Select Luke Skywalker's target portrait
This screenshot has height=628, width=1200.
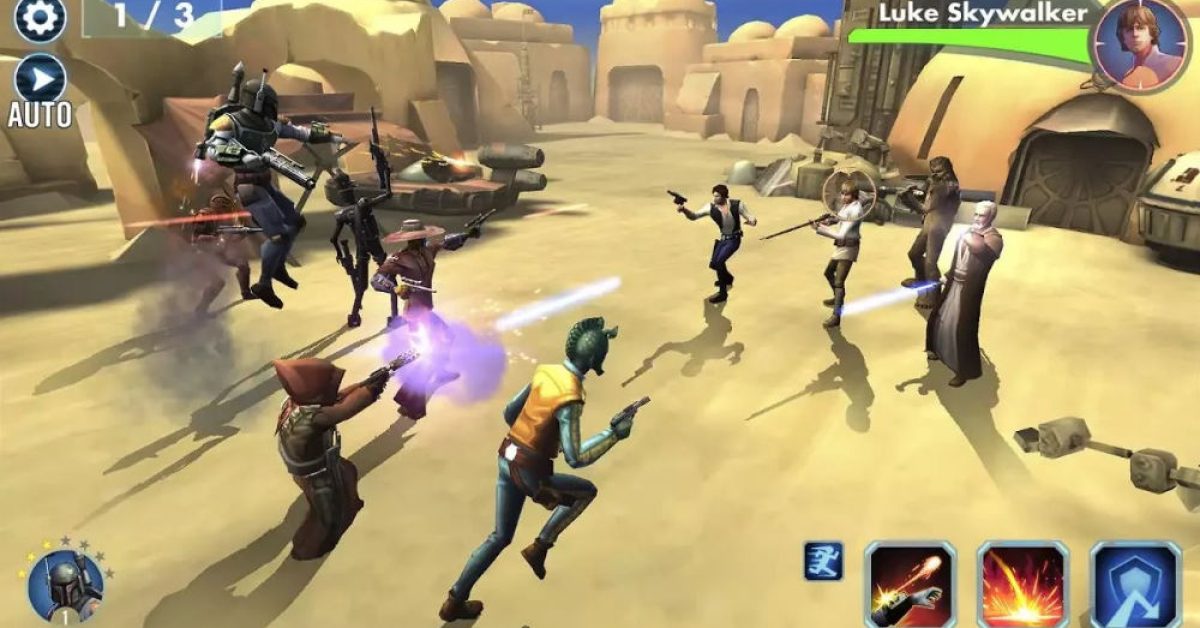coord(1139,44)
